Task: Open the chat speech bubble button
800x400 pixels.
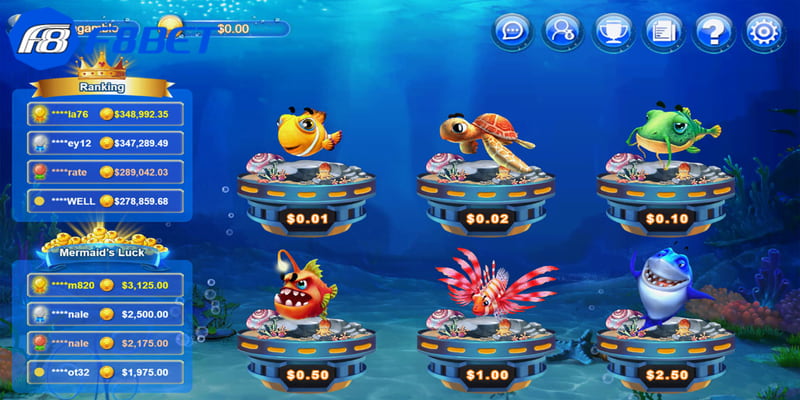Action: (511, 30)
